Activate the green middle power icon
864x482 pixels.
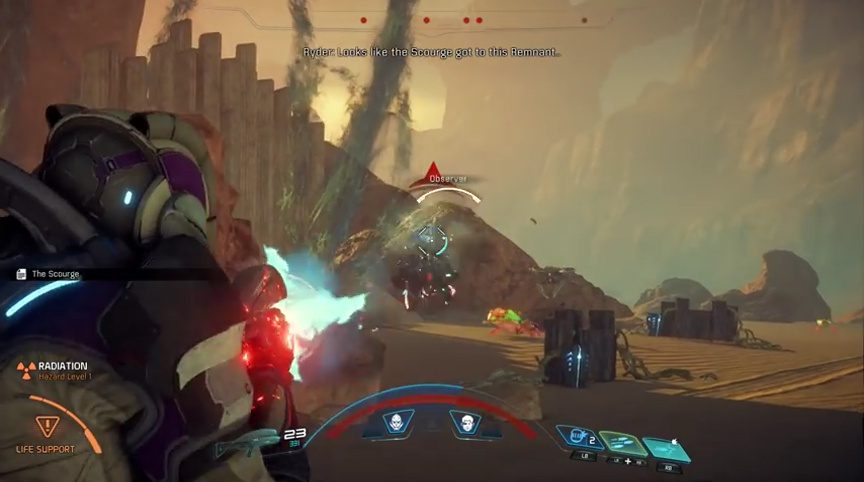click(621, 443)
